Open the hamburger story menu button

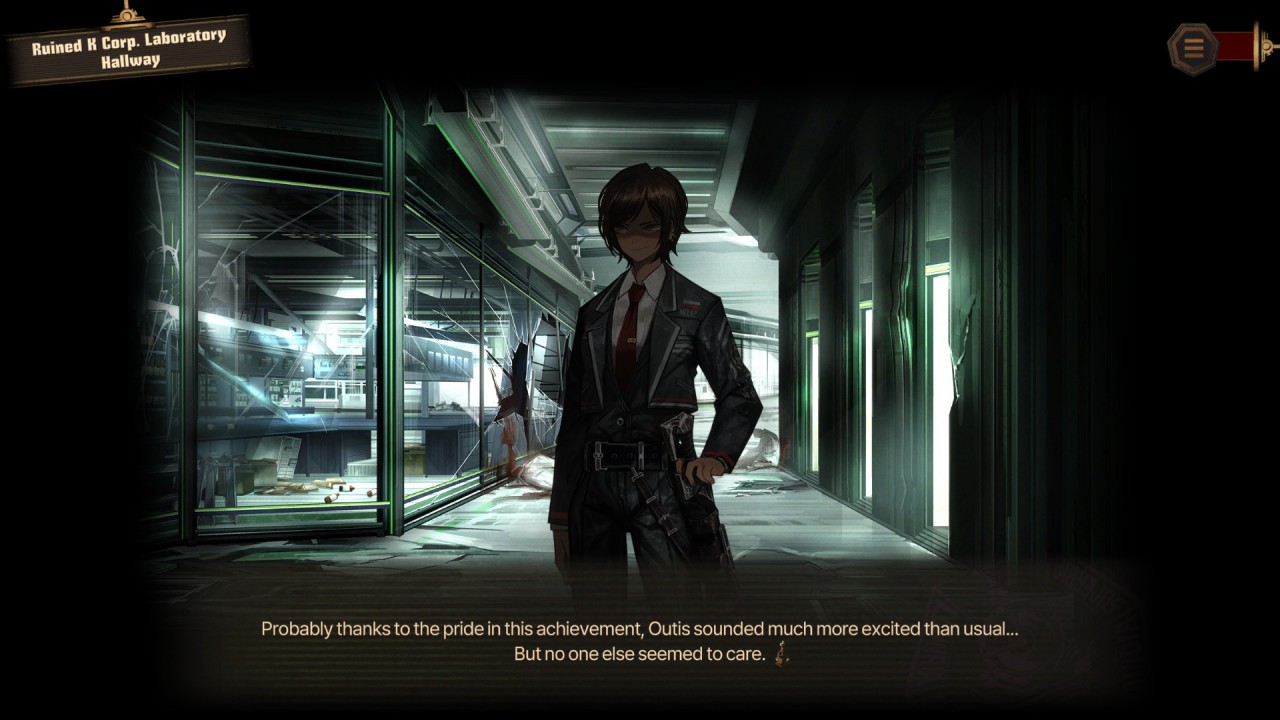(x=1192, y=46)
